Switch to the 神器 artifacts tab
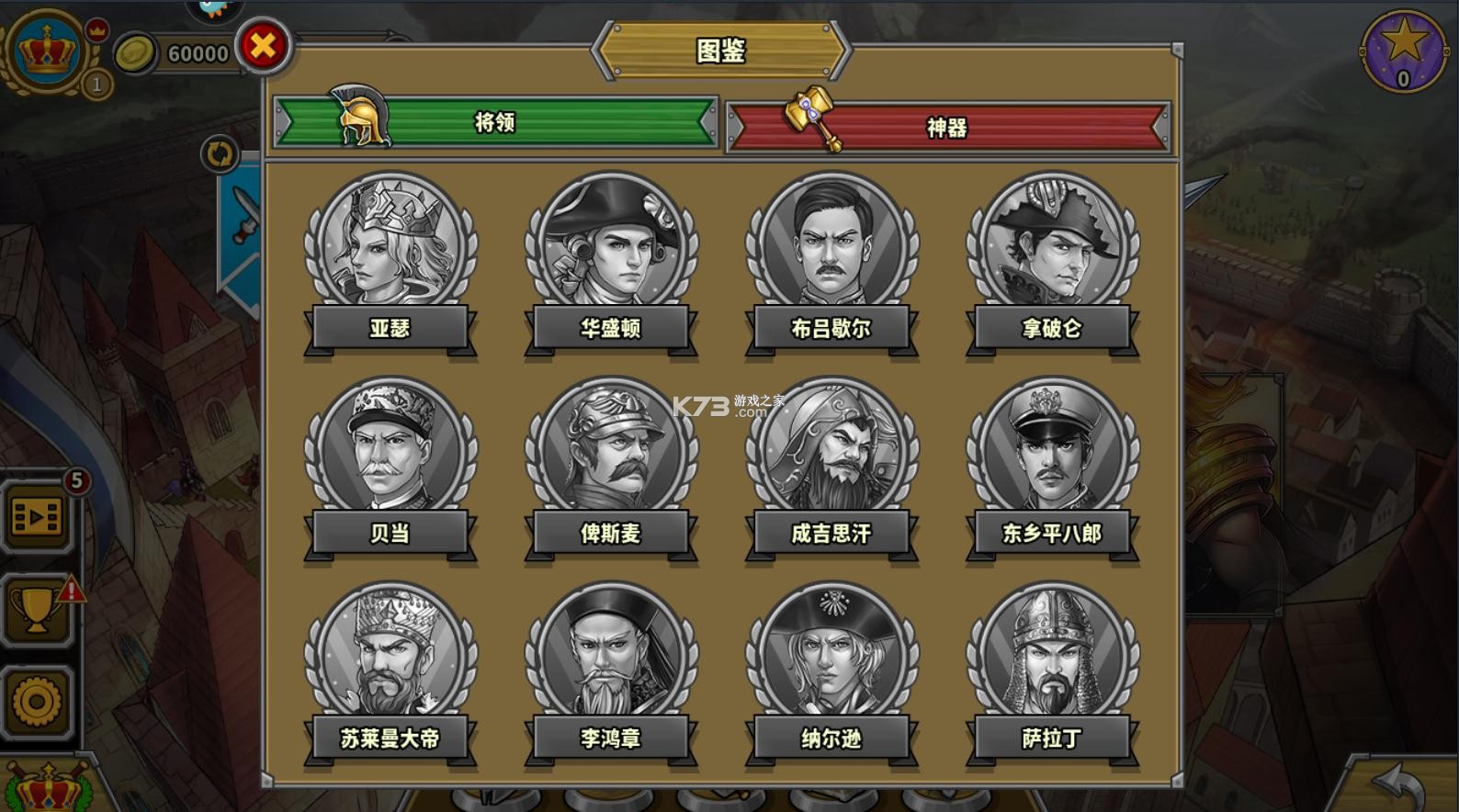Viewport: 1459px width, 812px height. coord(947,127)
